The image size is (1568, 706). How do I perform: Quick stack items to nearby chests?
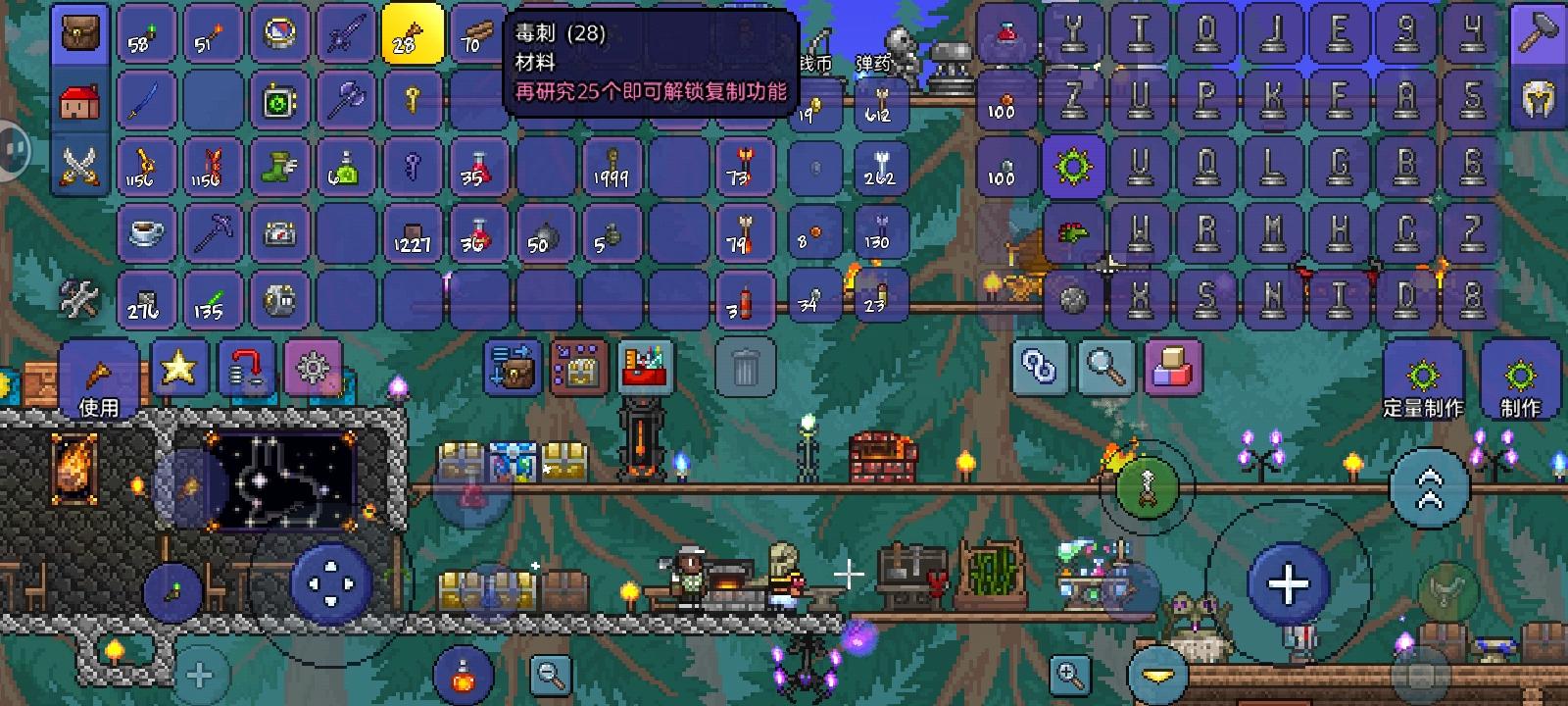tap(576, 370)
